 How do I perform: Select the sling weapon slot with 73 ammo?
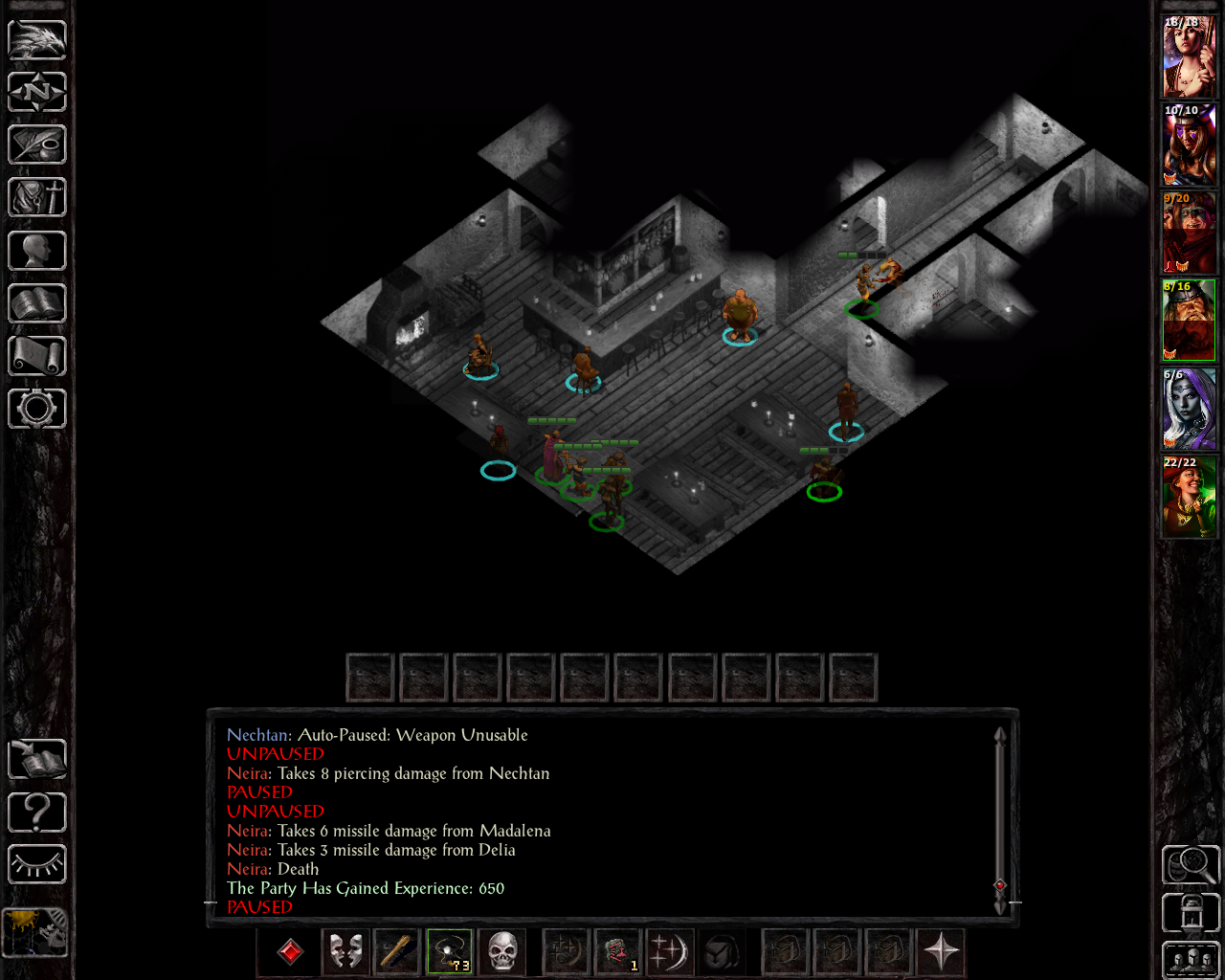(450, 952)
